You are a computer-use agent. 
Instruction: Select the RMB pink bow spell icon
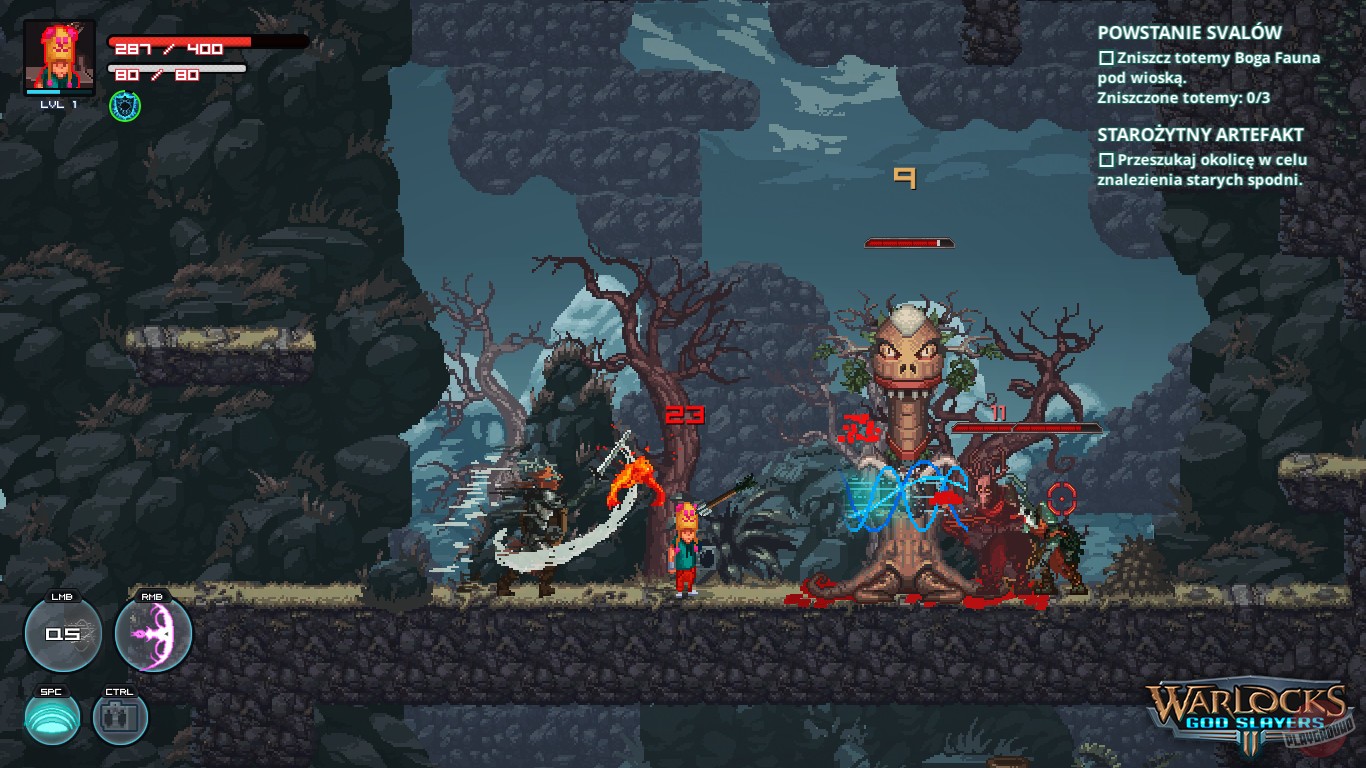click(154, 632)
